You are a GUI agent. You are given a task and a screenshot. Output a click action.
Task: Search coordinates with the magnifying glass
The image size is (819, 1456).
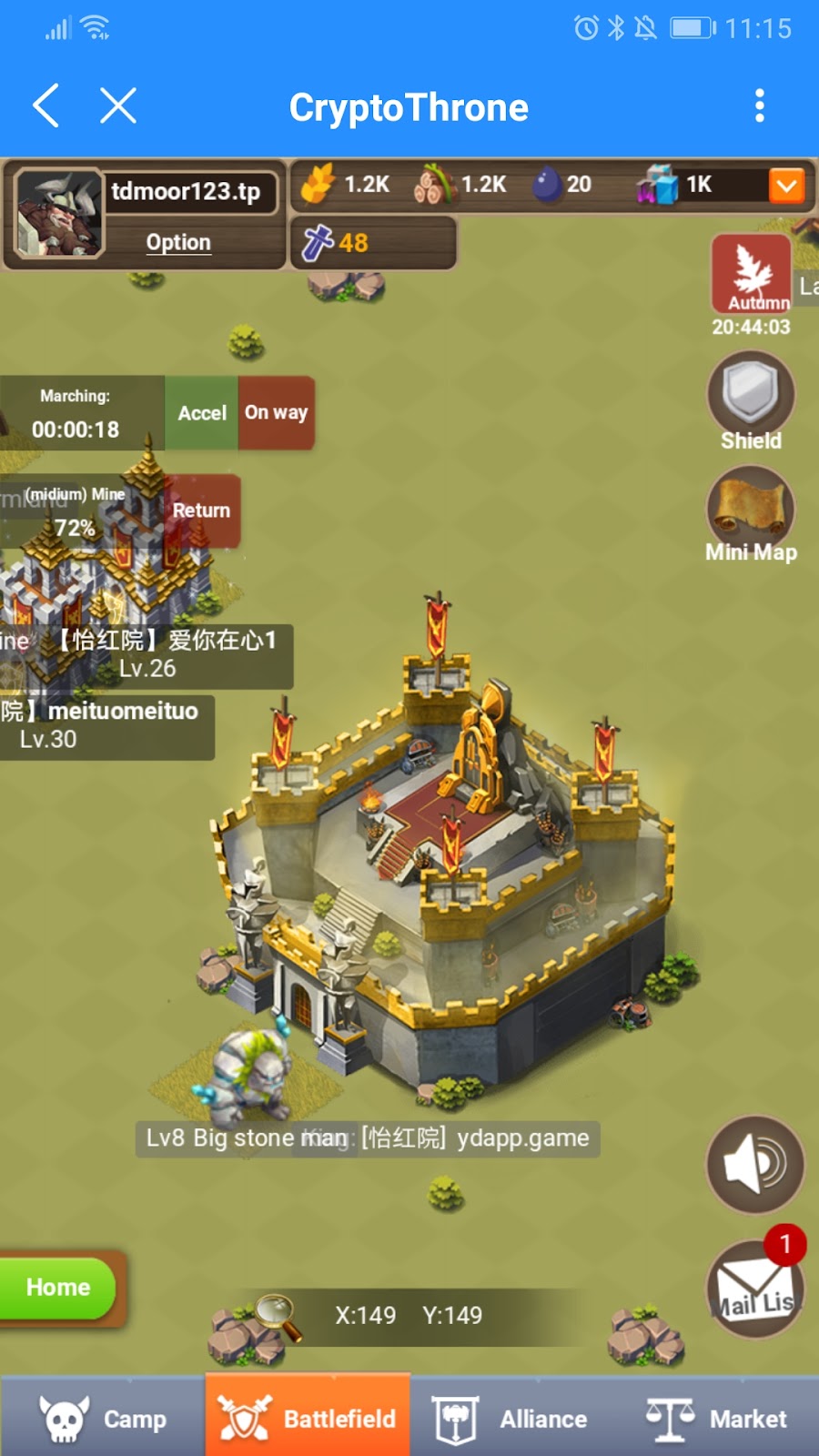click(278, 1316)
